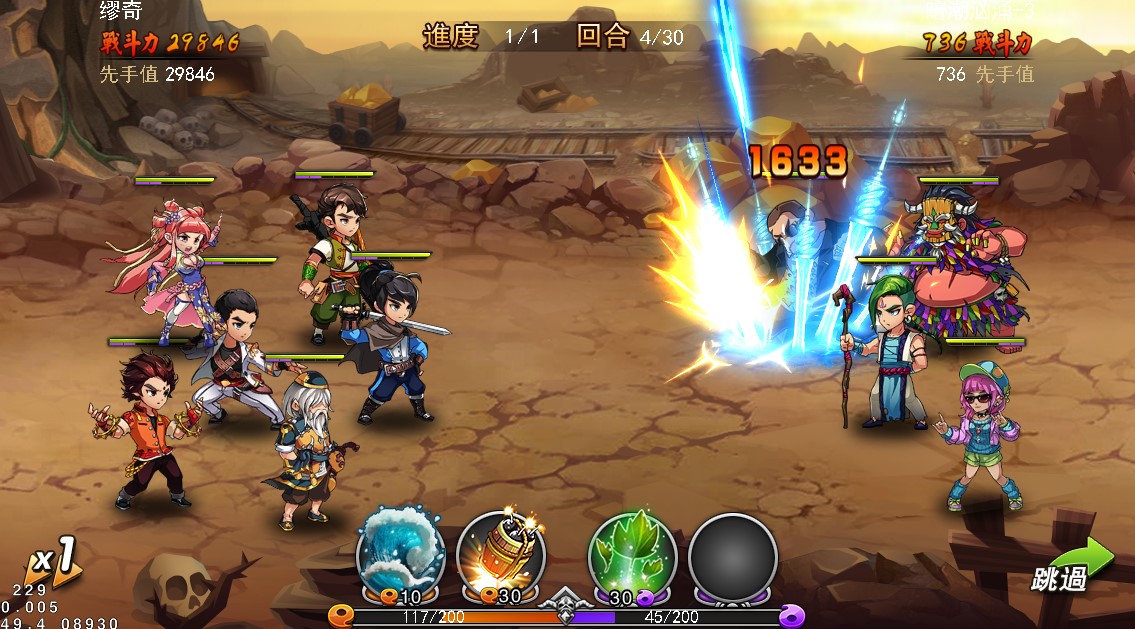1135x629 pixels.
Task: Activate the ocean wave skill
Action: tap(400, 553)
